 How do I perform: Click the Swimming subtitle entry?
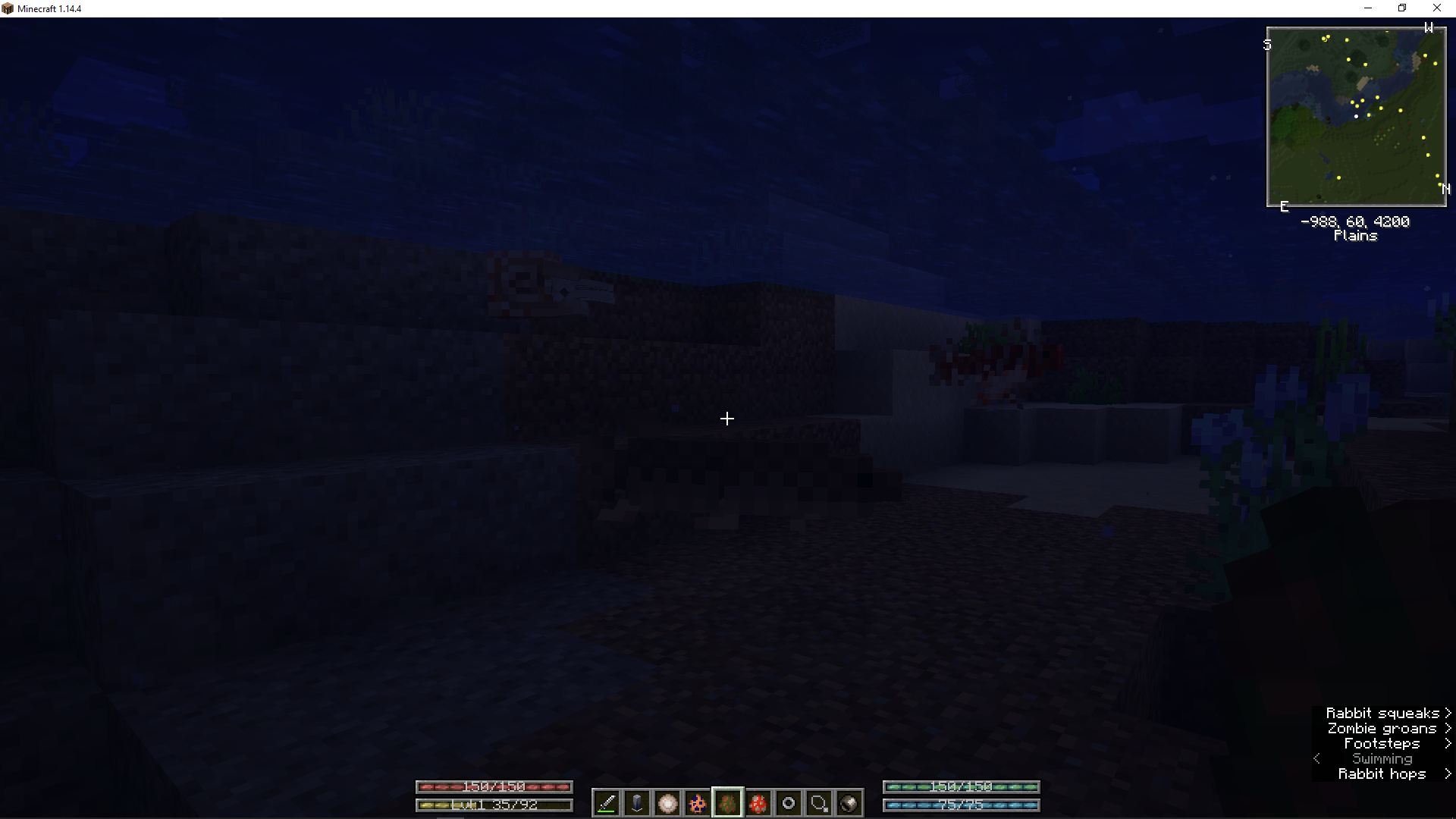coord(1382,758)
